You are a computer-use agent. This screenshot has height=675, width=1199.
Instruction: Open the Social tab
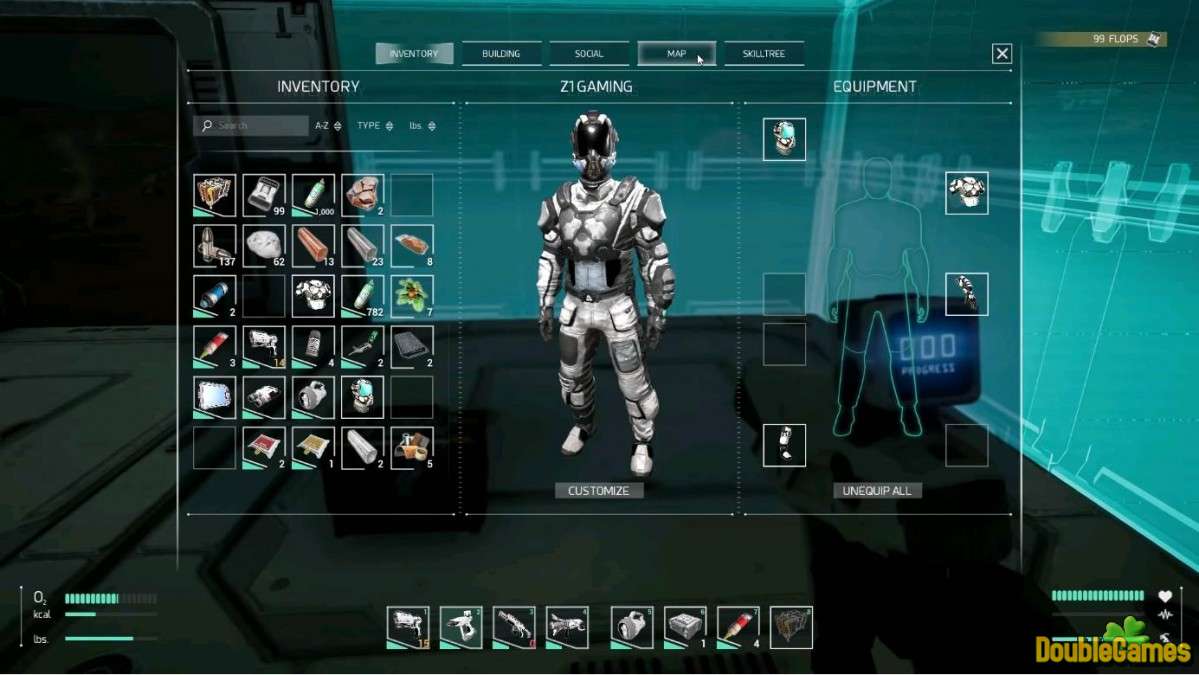tap(589, 54)
